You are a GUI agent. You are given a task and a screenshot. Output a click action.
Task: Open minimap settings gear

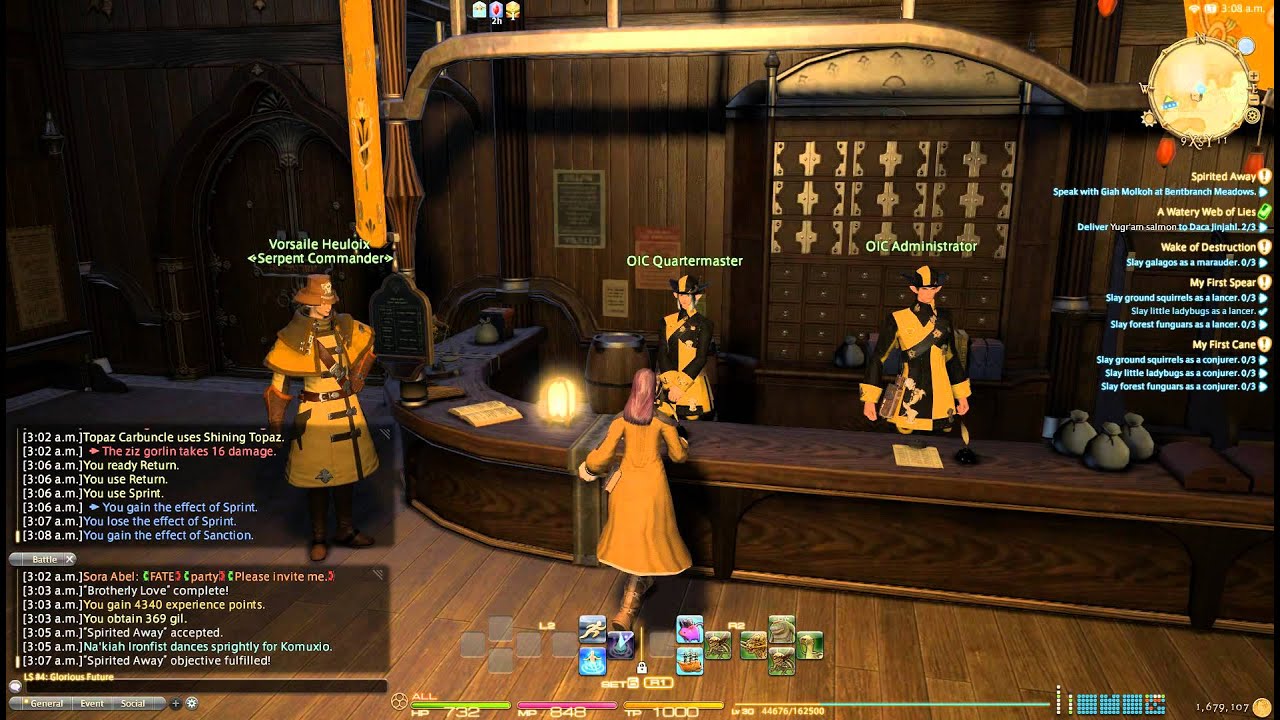(1252, 116)
